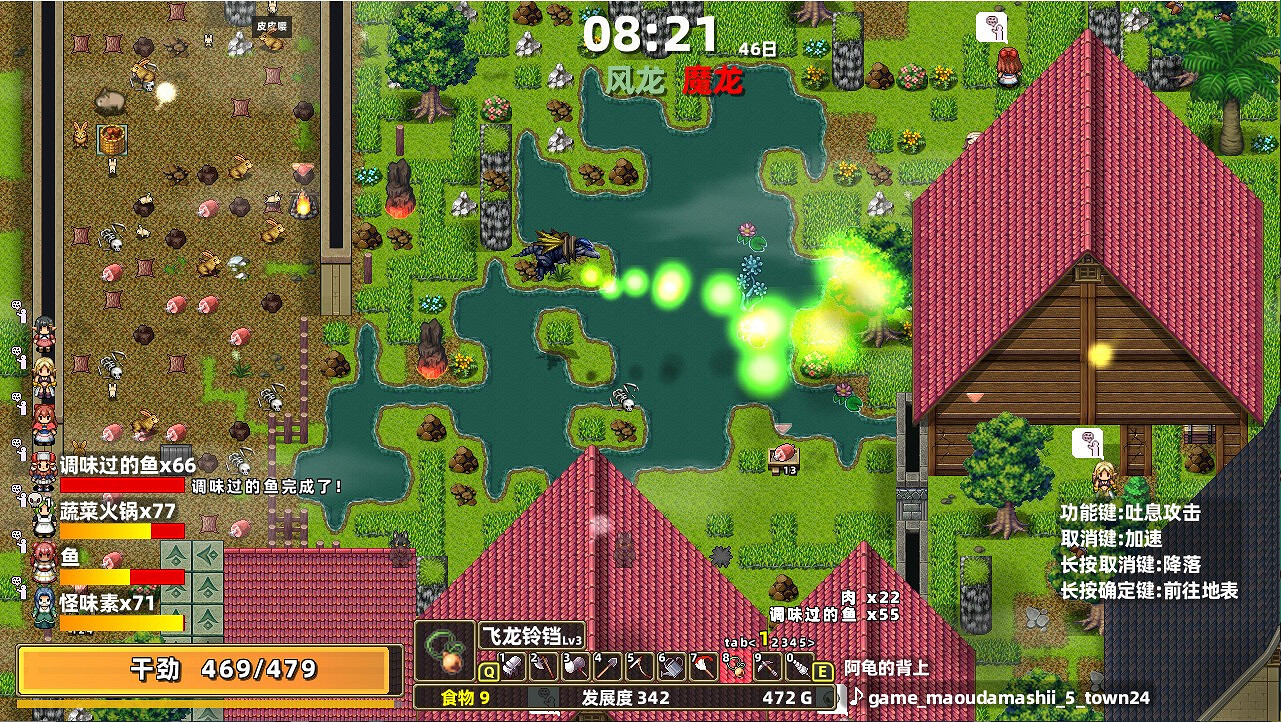Select the red axe in slot 7
The image size is (1281, 722).
[703, 666]
